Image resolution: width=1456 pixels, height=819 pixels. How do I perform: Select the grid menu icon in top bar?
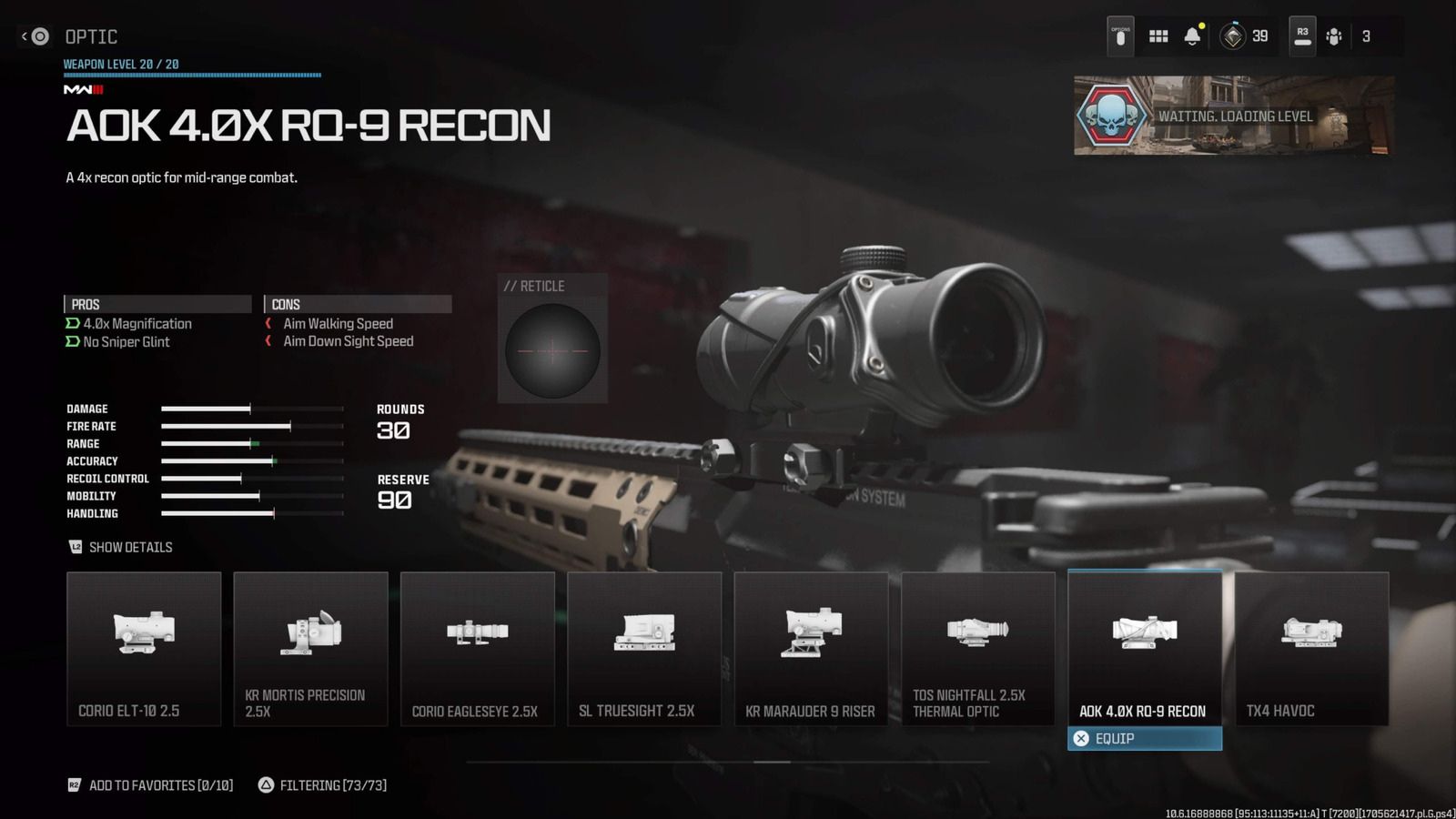(x=1158, y=35)
